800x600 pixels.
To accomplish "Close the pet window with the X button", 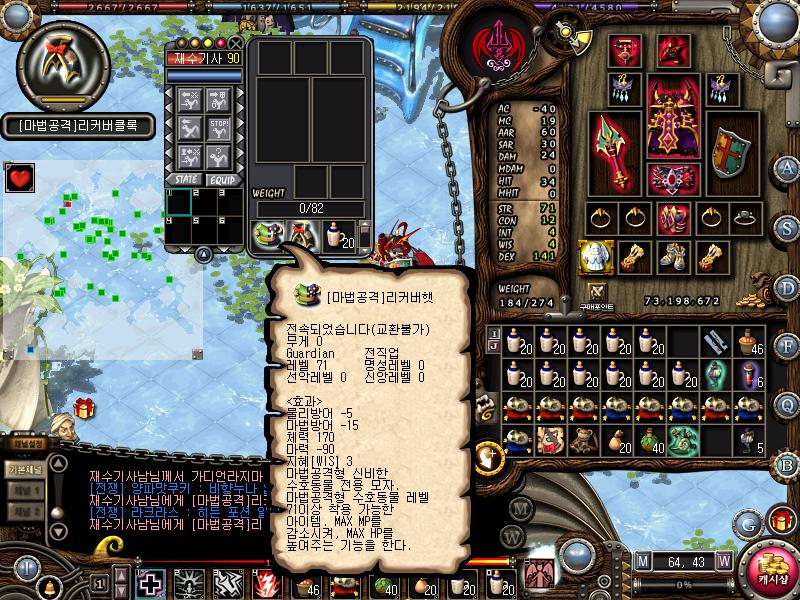I will (236, 43).
